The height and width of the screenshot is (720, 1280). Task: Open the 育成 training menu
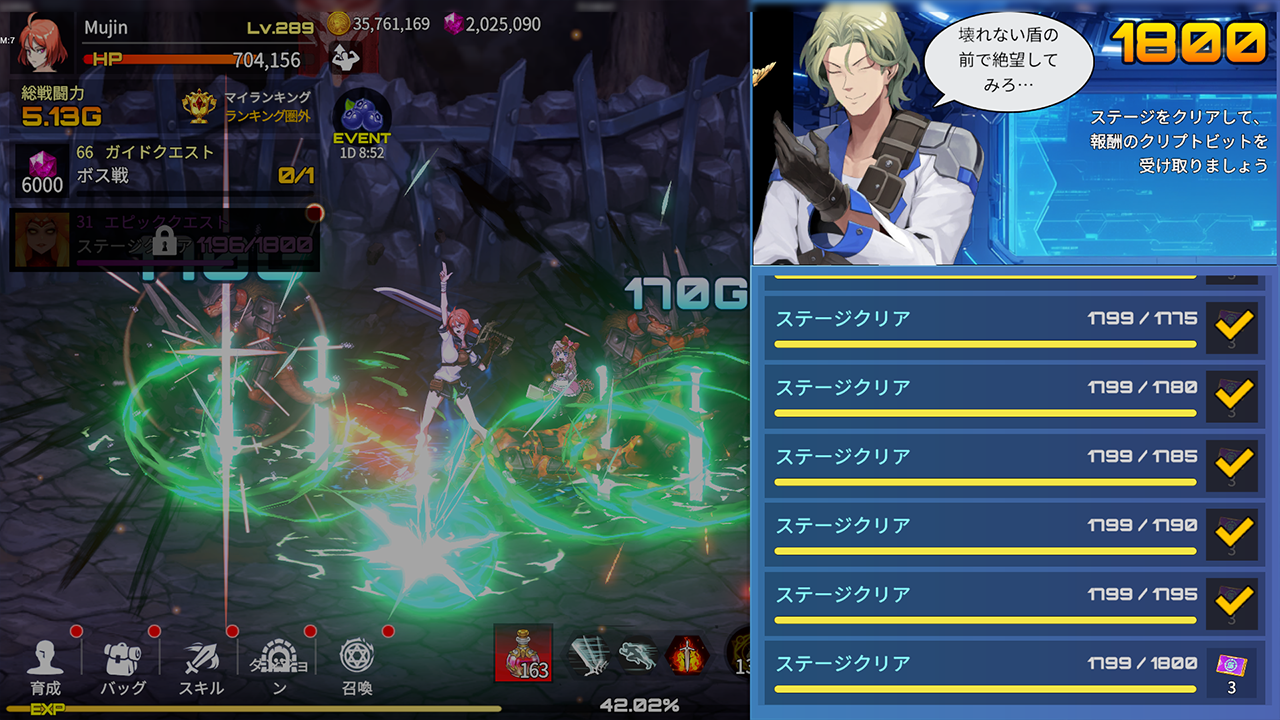click(45, 666)
